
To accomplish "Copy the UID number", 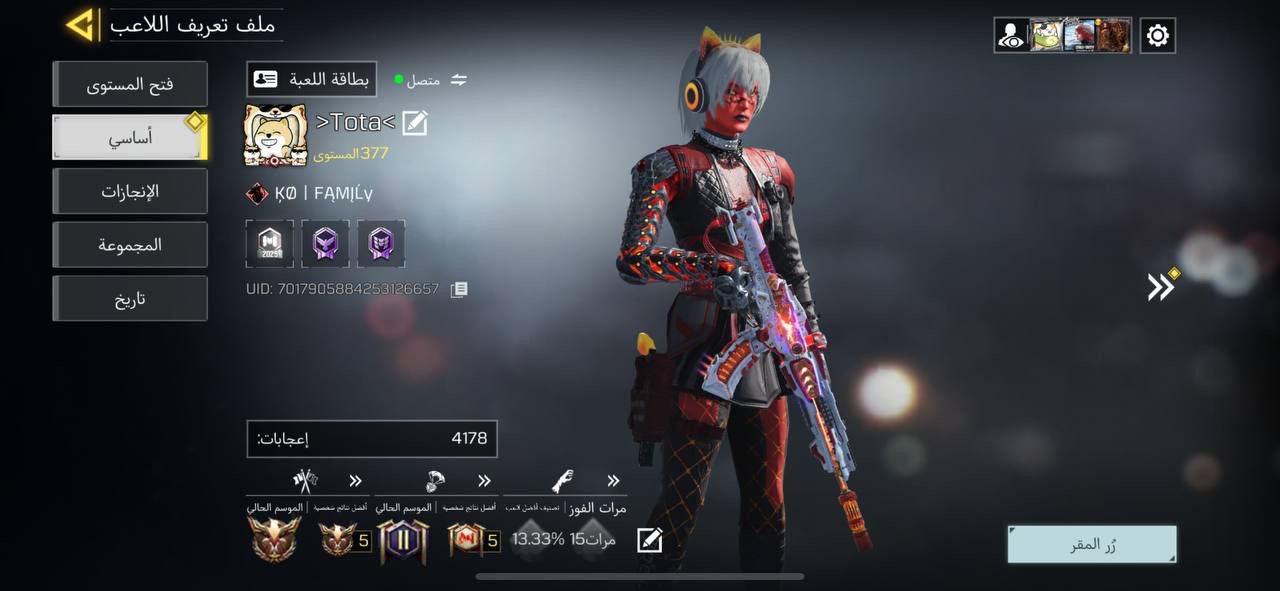I will pyautogui.click(x=459, y=289).
